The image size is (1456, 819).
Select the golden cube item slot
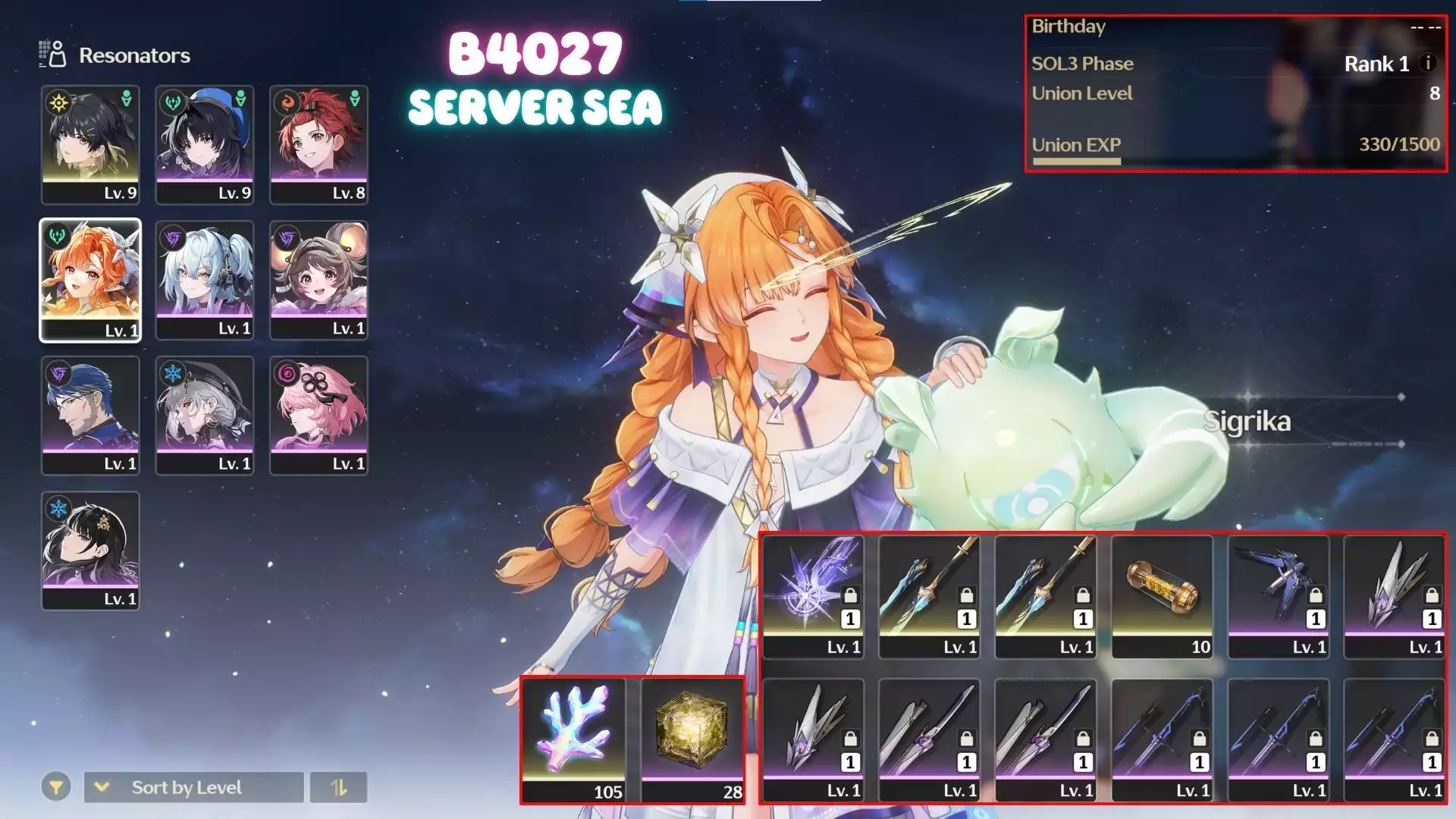692,739
